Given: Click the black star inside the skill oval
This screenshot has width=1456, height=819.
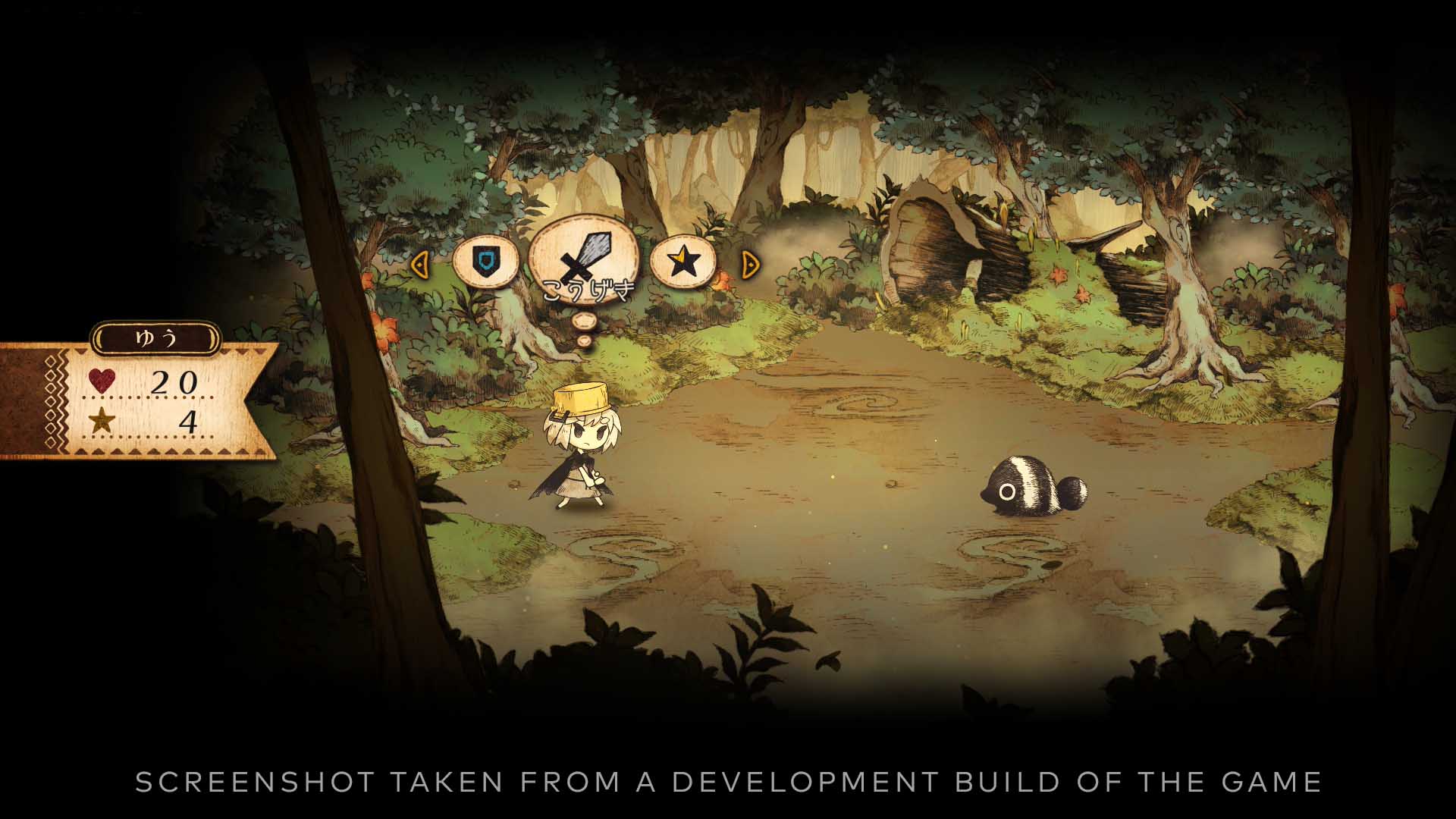Looking at the screenshot, I should pos(685,260).
